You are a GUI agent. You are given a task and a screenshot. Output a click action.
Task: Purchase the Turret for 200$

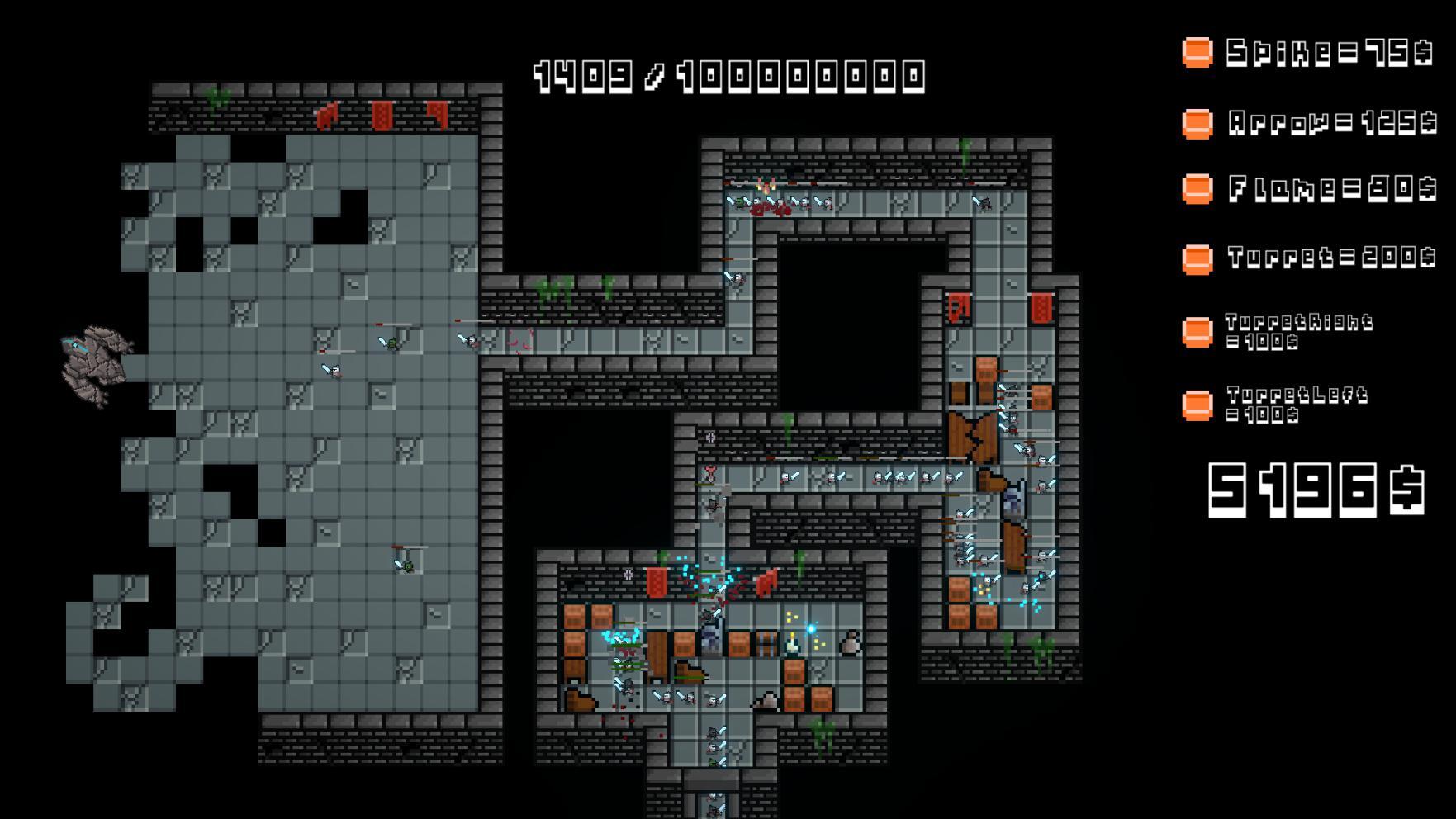(x=1198, y=258)
